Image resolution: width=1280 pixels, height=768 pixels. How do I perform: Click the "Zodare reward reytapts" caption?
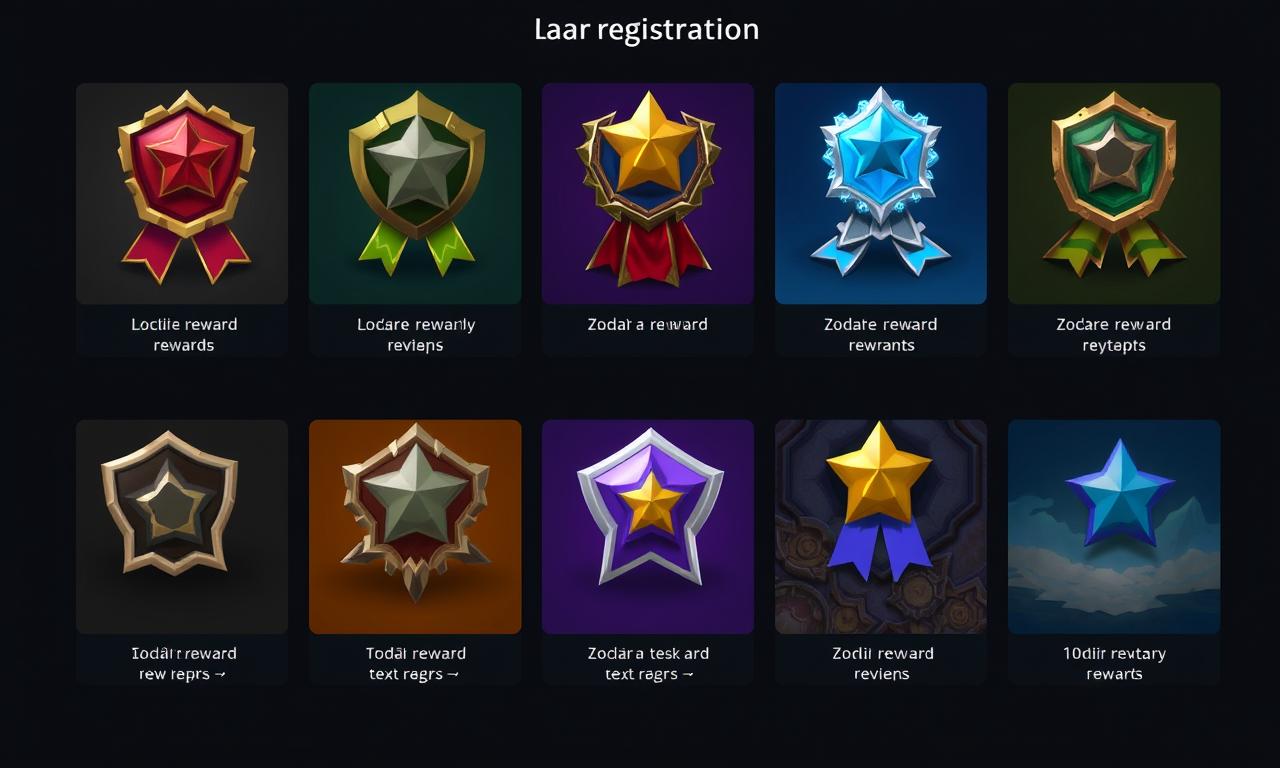1114,335
